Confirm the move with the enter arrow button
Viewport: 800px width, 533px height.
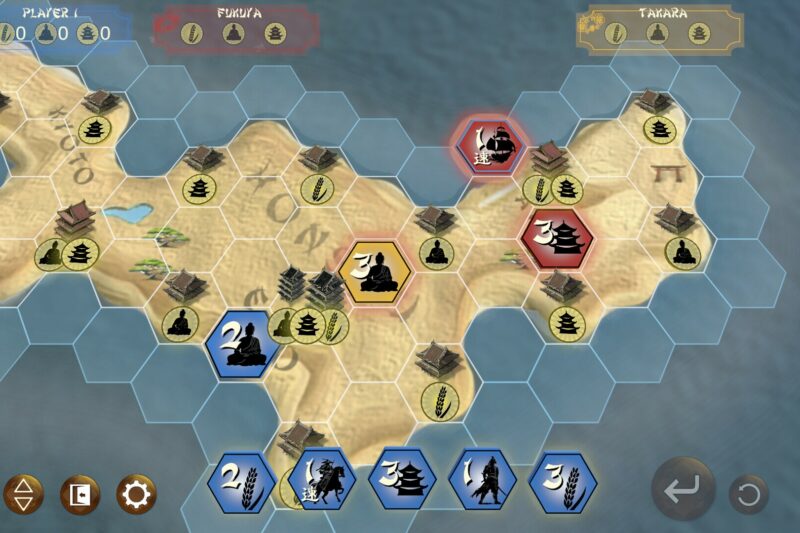[684, 490]
